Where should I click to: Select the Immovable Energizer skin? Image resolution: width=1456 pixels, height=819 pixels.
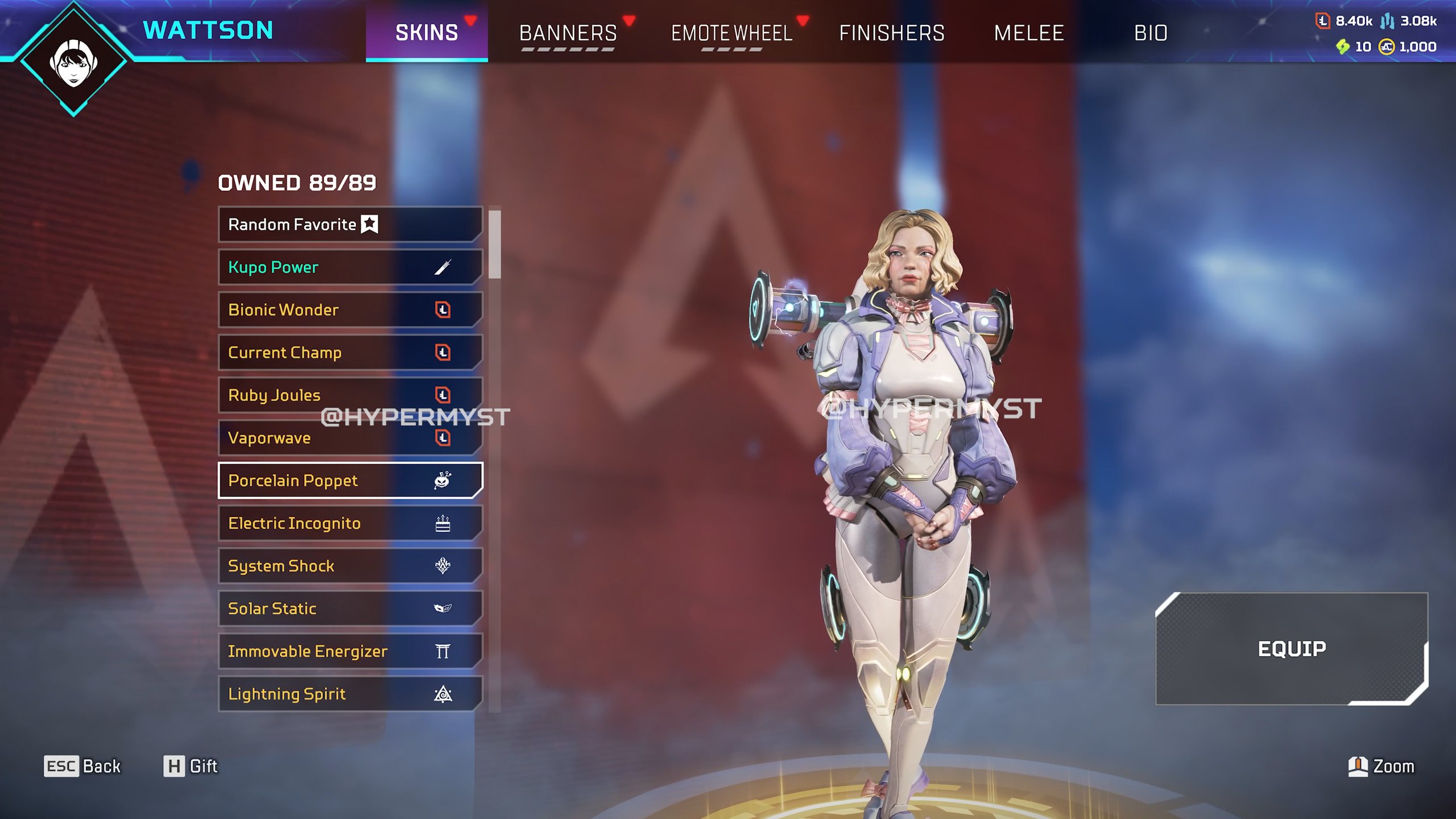coord(350,651)
